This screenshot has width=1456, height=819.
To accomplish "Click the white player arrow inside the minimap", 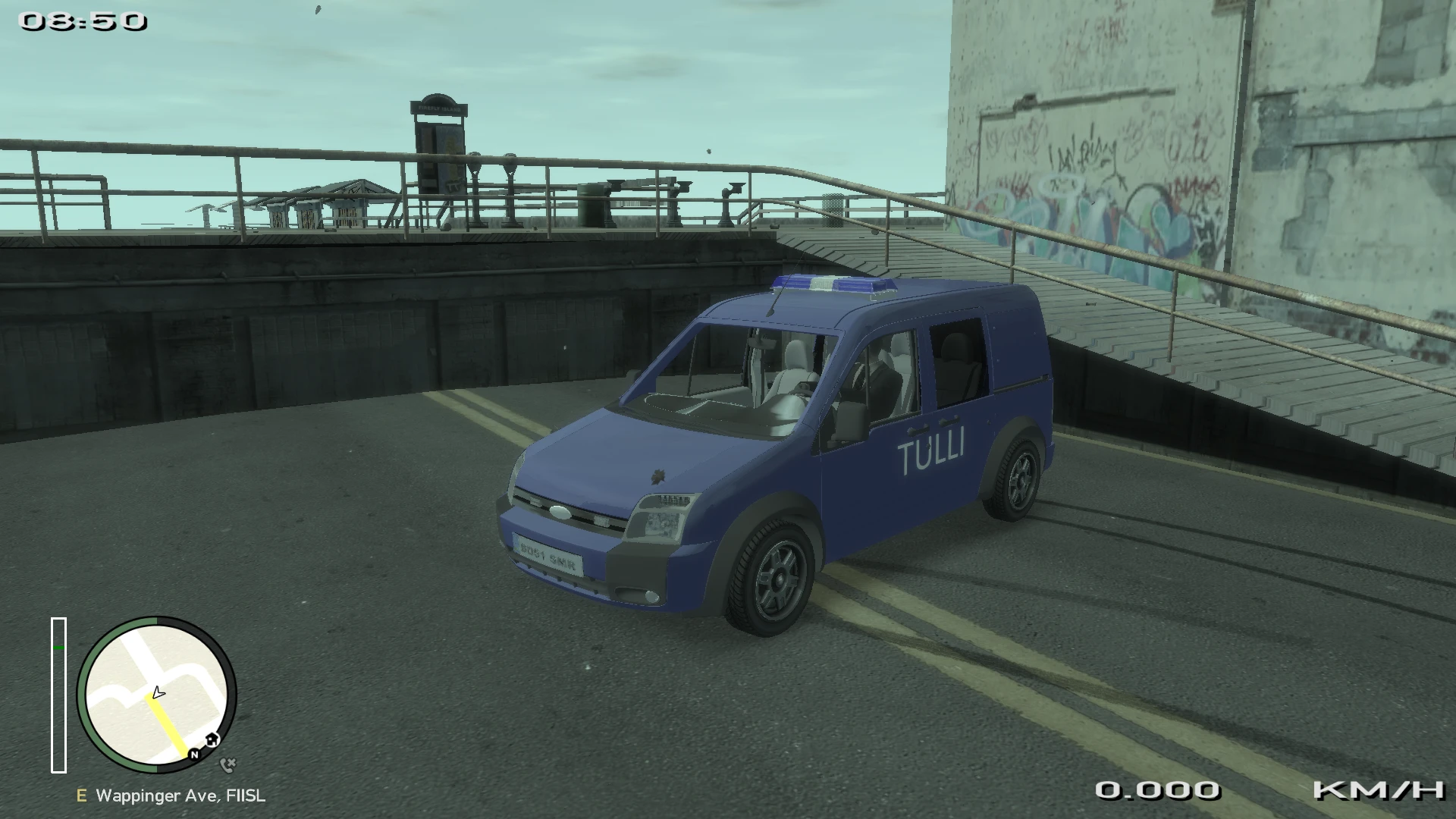I will pyautogui.click(x=158, y=692).
